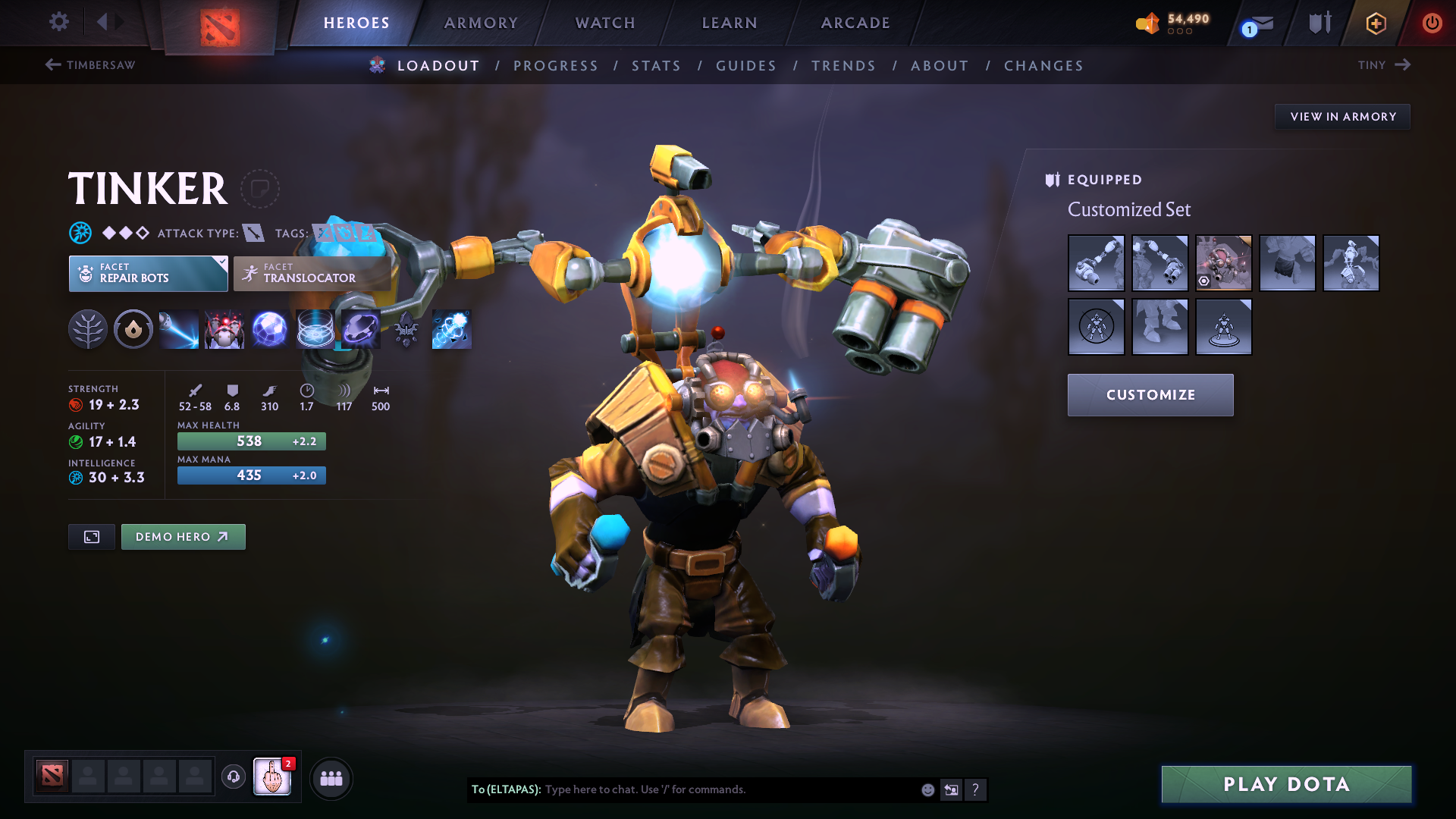Toggle the hero portrait background view button

coord(91,536)
